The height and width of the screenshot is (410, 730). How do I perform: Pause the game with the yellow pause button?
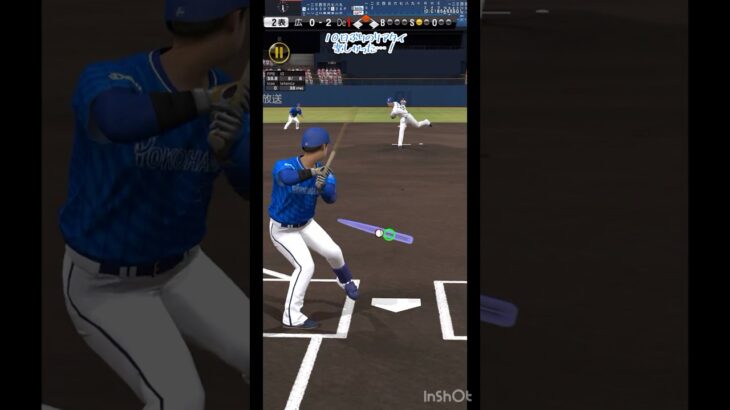point(280,52)
